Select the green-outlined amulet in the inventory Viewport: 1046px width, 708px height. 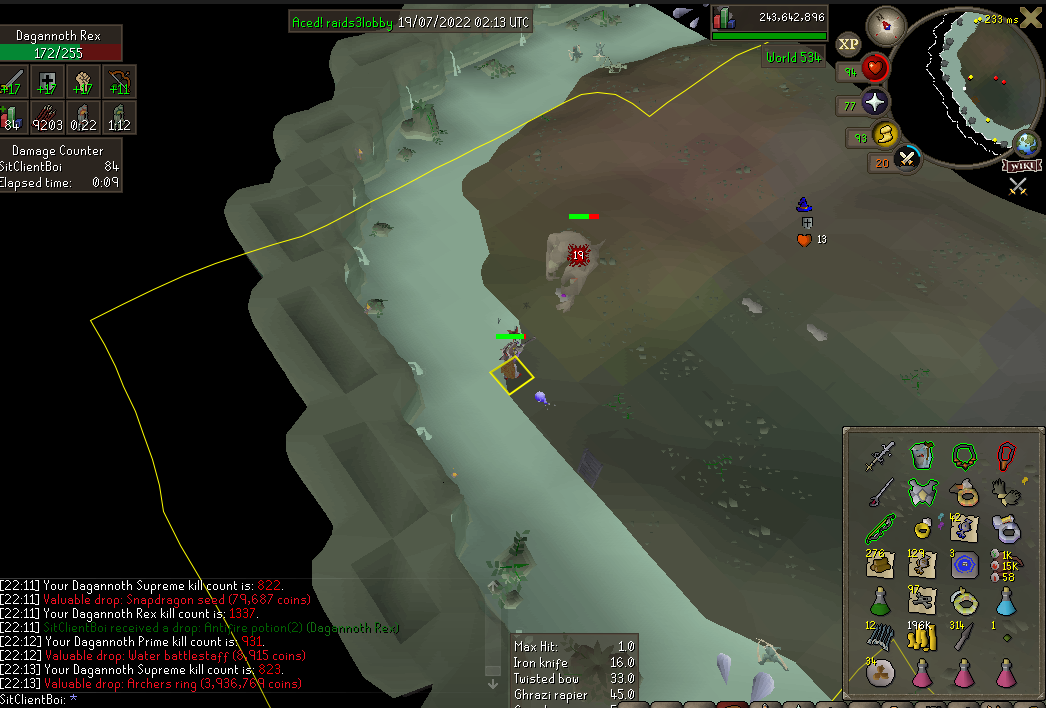tap(964, 457)
